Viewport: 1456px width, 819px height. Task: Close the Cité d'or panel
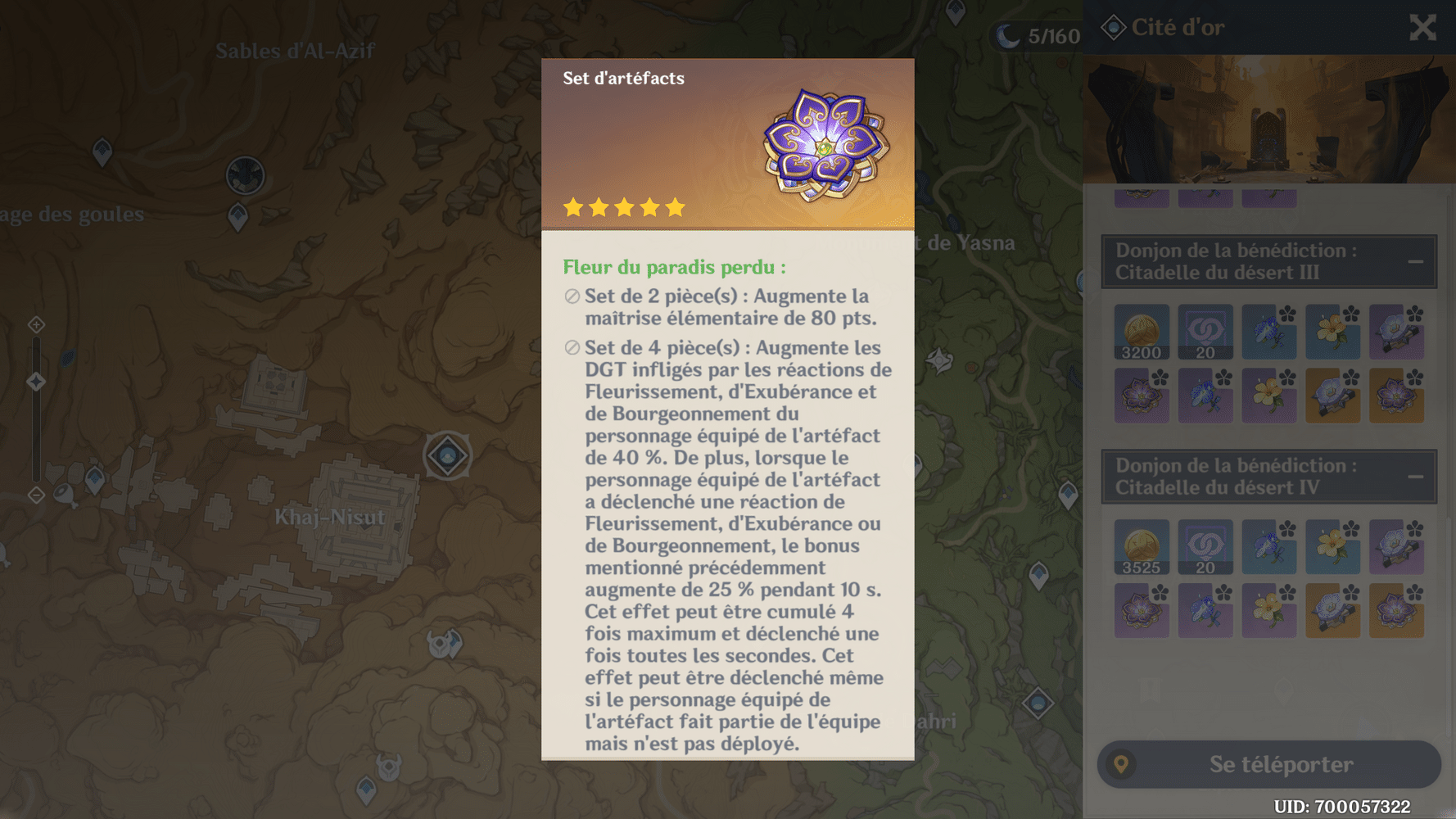point(1422,27)
